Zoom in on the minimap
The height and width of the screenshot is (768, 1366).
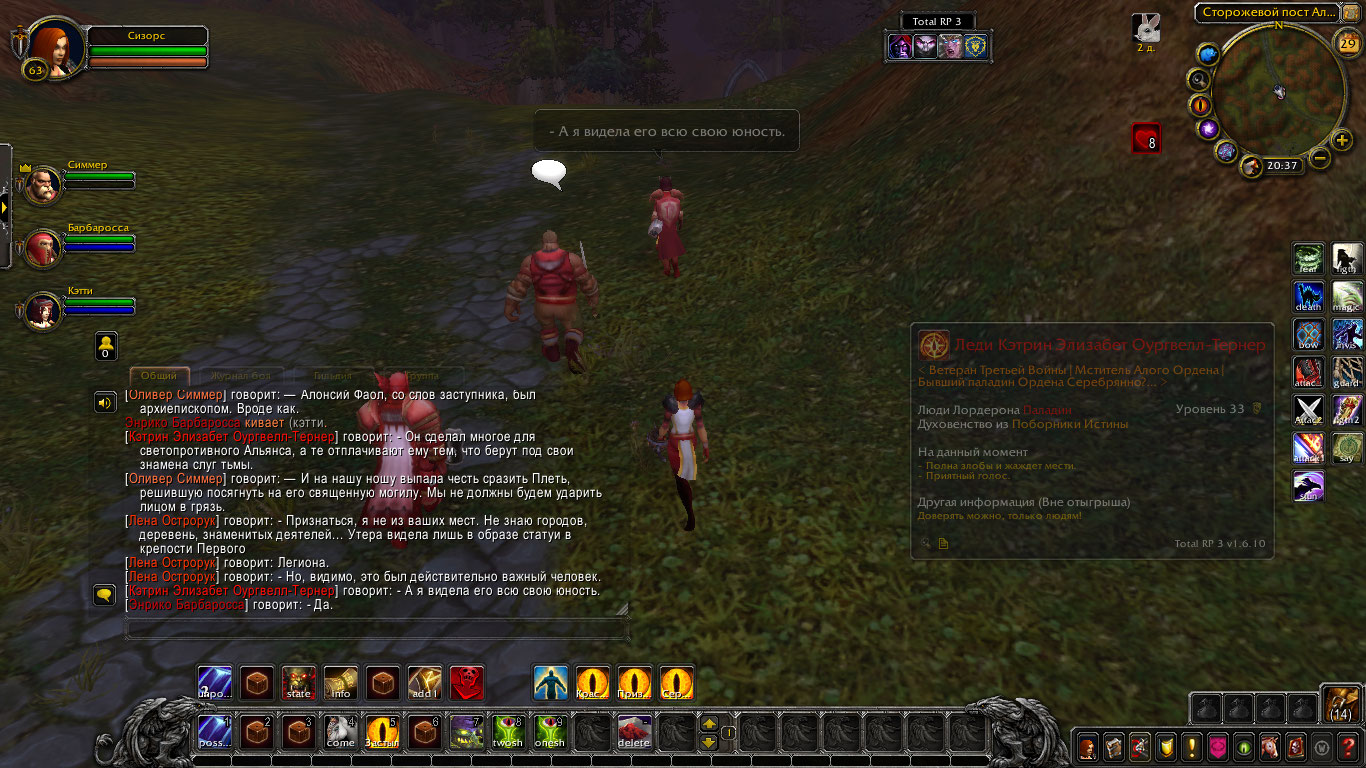click(x=1342, y=139)
